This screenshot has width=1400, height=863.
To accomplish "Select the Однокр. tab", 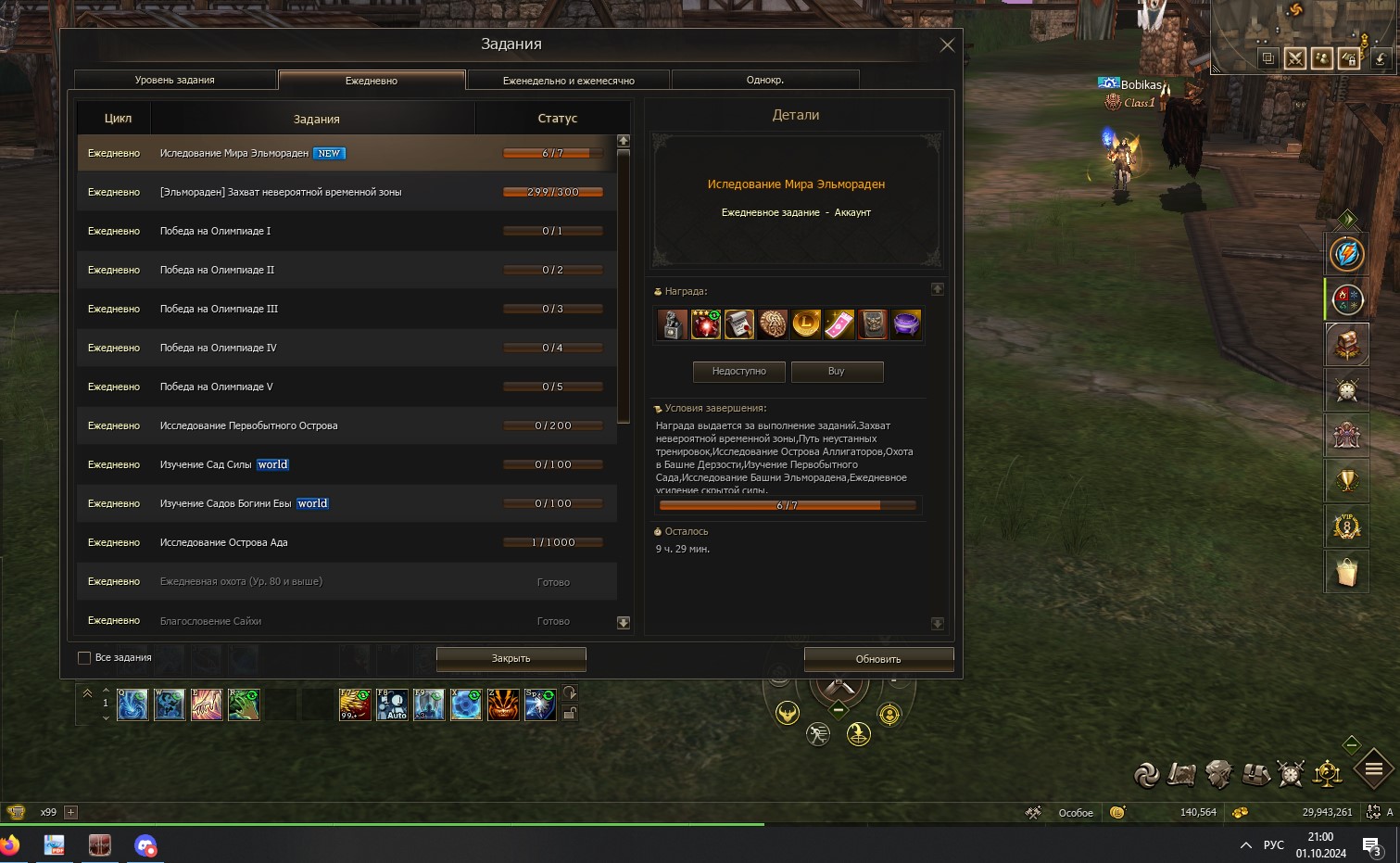I will [x=765, y=81].
